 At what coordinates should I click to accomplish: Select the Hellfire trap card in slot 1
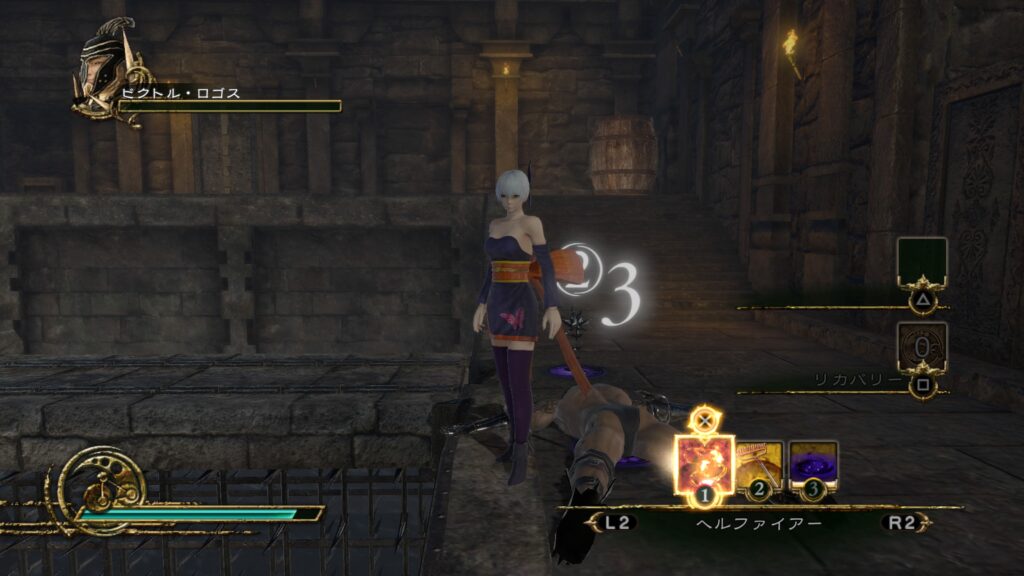(x=705, y=463)
